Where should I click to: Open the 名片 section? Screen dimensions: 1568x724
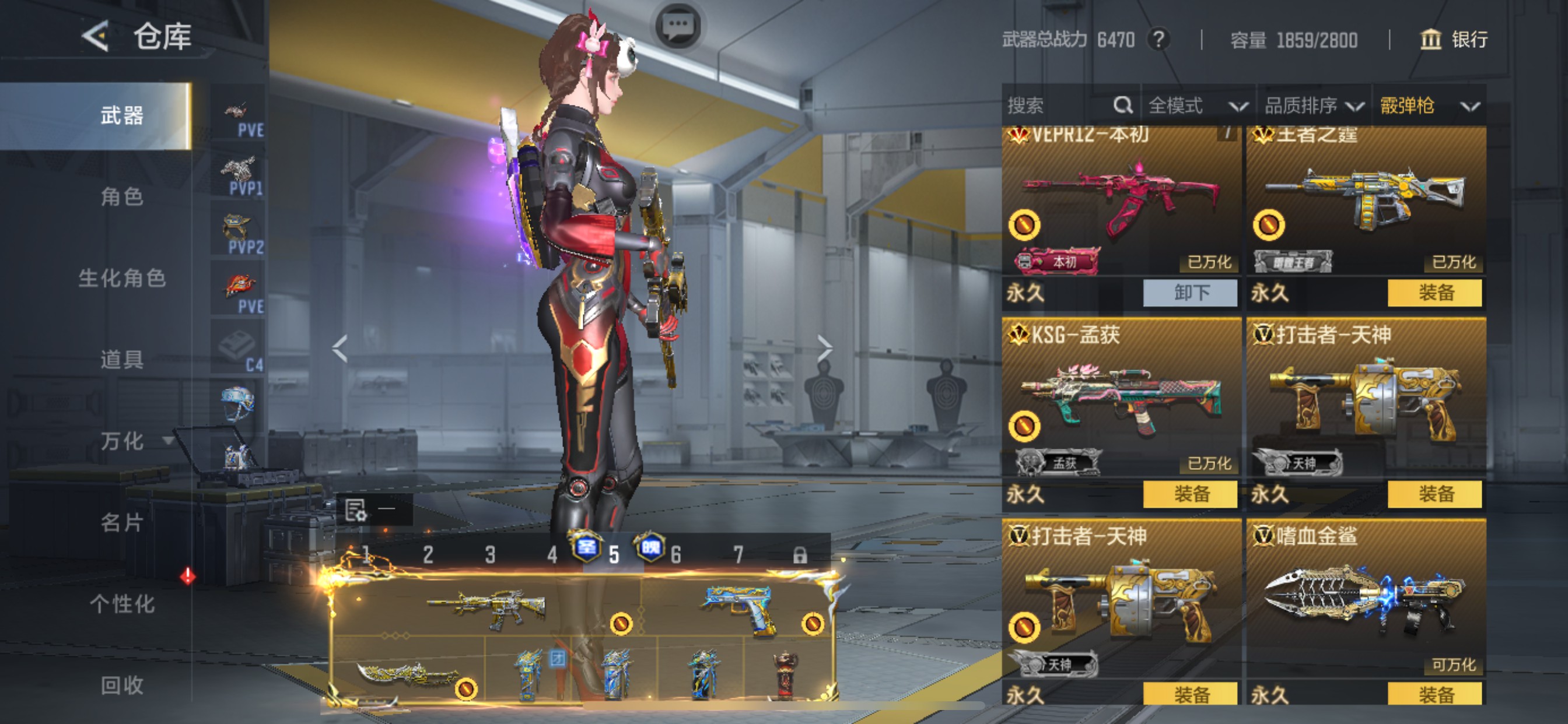coord(122,522)
